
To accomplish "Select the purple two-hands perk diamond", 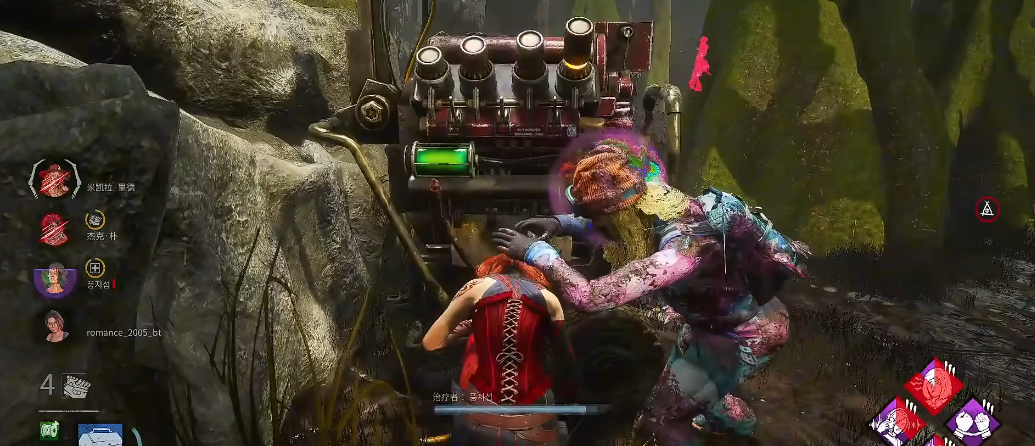I will pyautogui.click(x=972, y=420).
